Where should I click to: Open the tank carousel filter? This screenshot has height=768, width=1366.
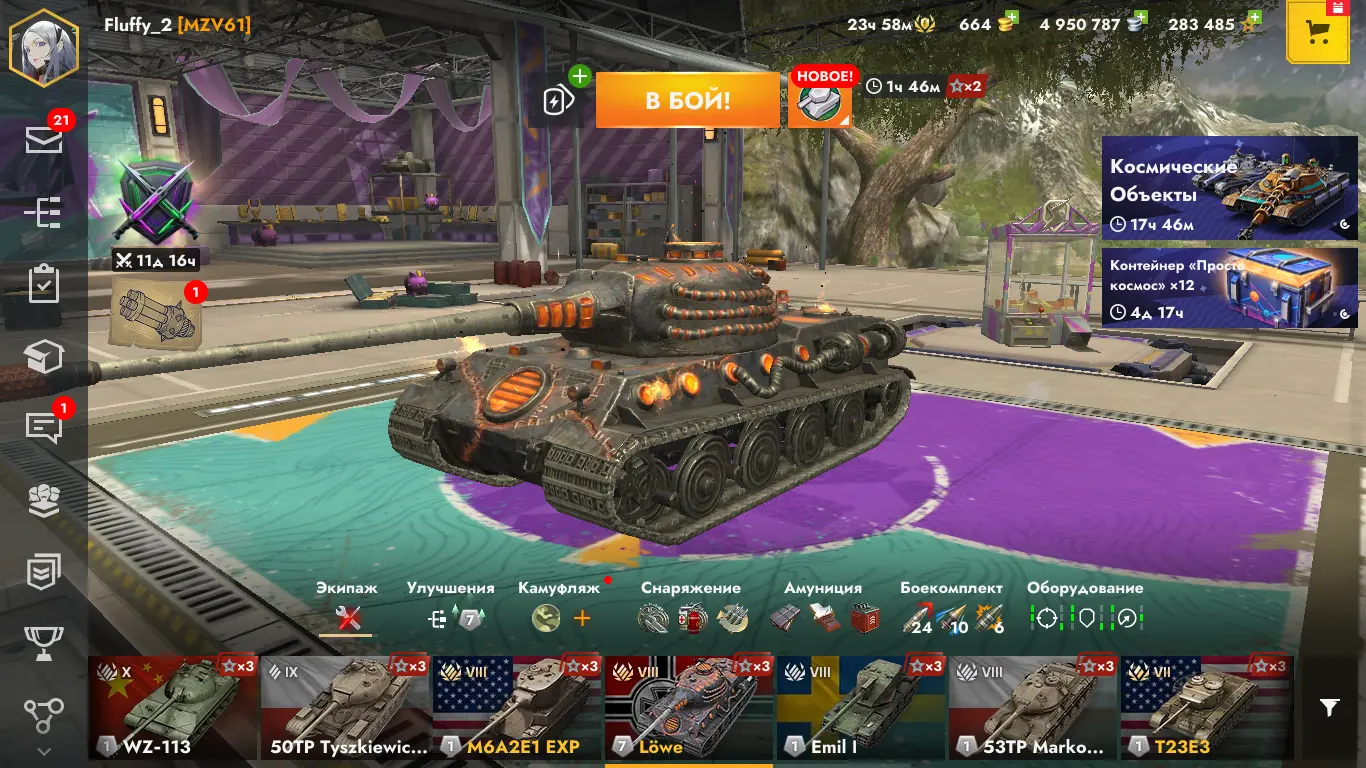pyautogui.click(x=1329, y=708)
